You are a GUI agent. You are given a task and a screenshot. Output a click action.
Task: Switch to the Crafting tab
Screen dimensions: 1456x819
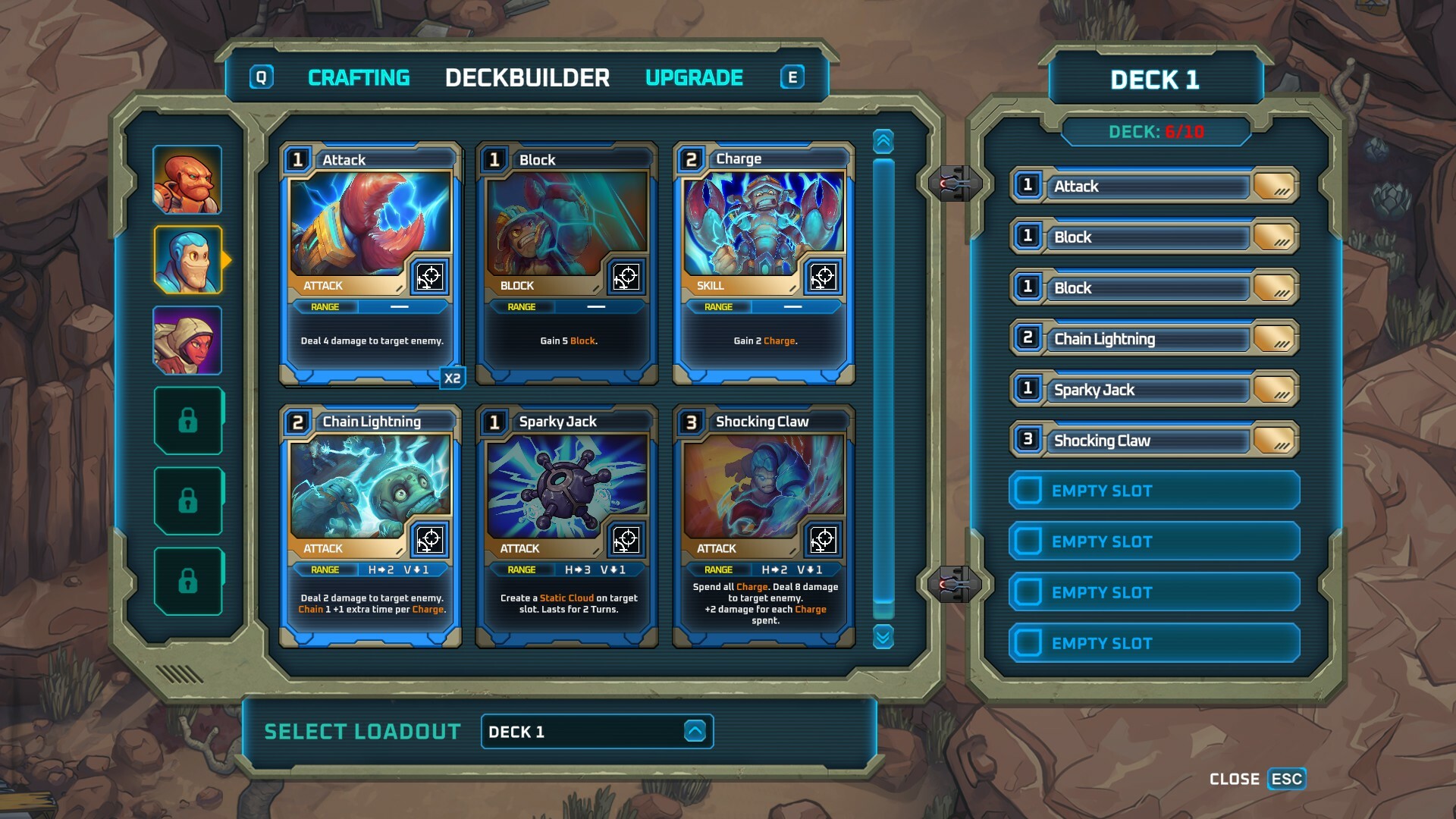tap(358, 77)
